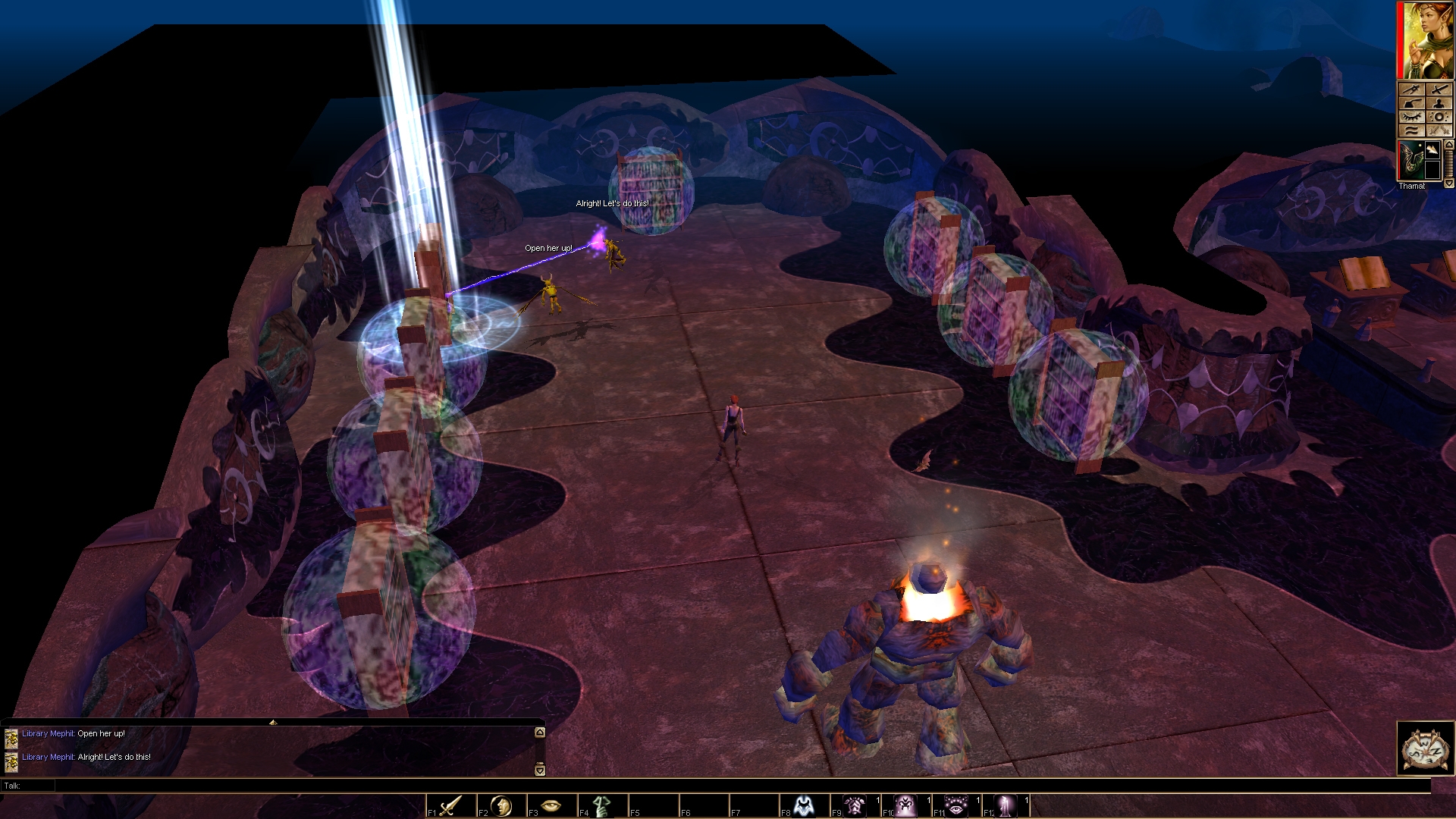The height and width of the screenshot is (819, 1456).
Task: Click the elf character portrait
Action: click(1427, 40)
